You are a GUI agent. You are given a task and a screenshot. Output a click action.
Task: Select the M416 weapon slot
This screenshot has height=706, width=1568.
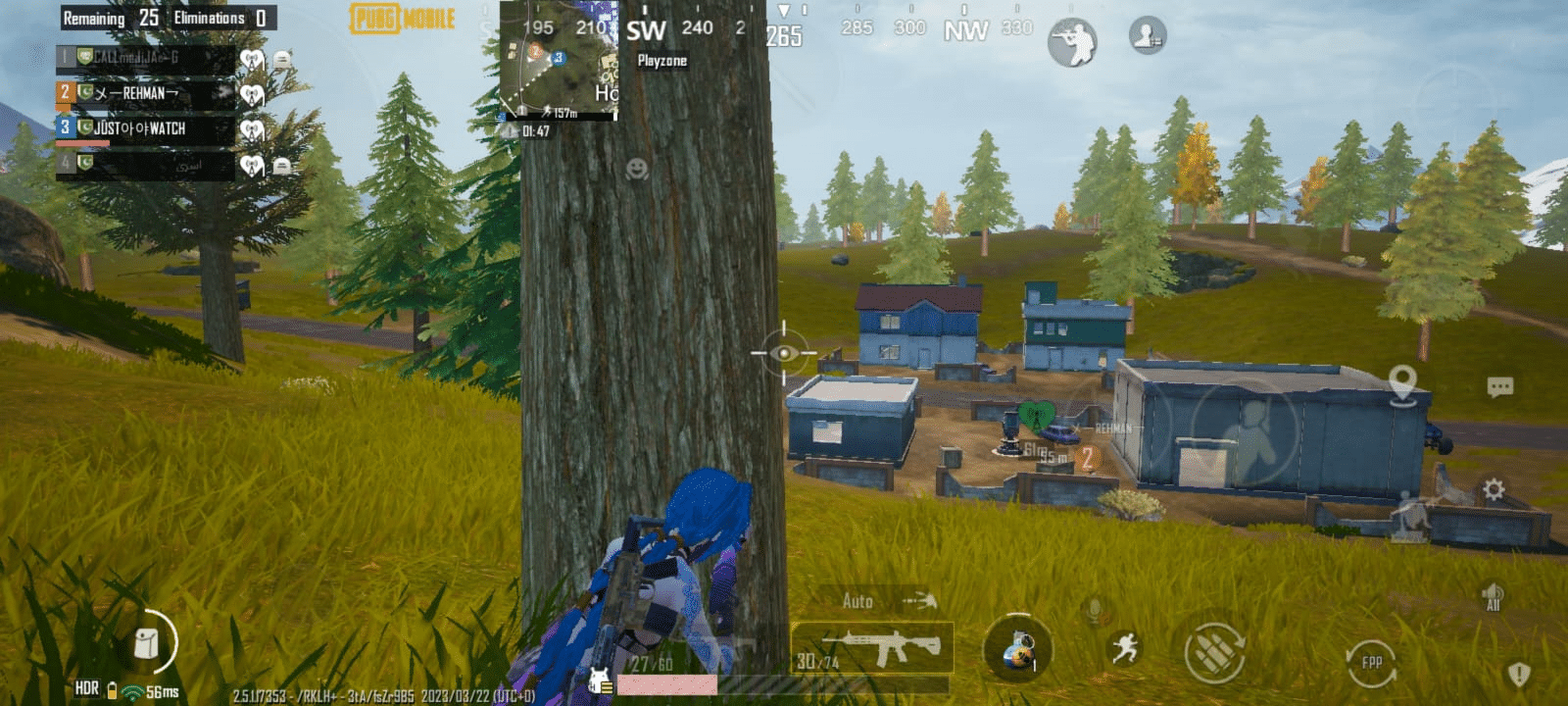877,647
